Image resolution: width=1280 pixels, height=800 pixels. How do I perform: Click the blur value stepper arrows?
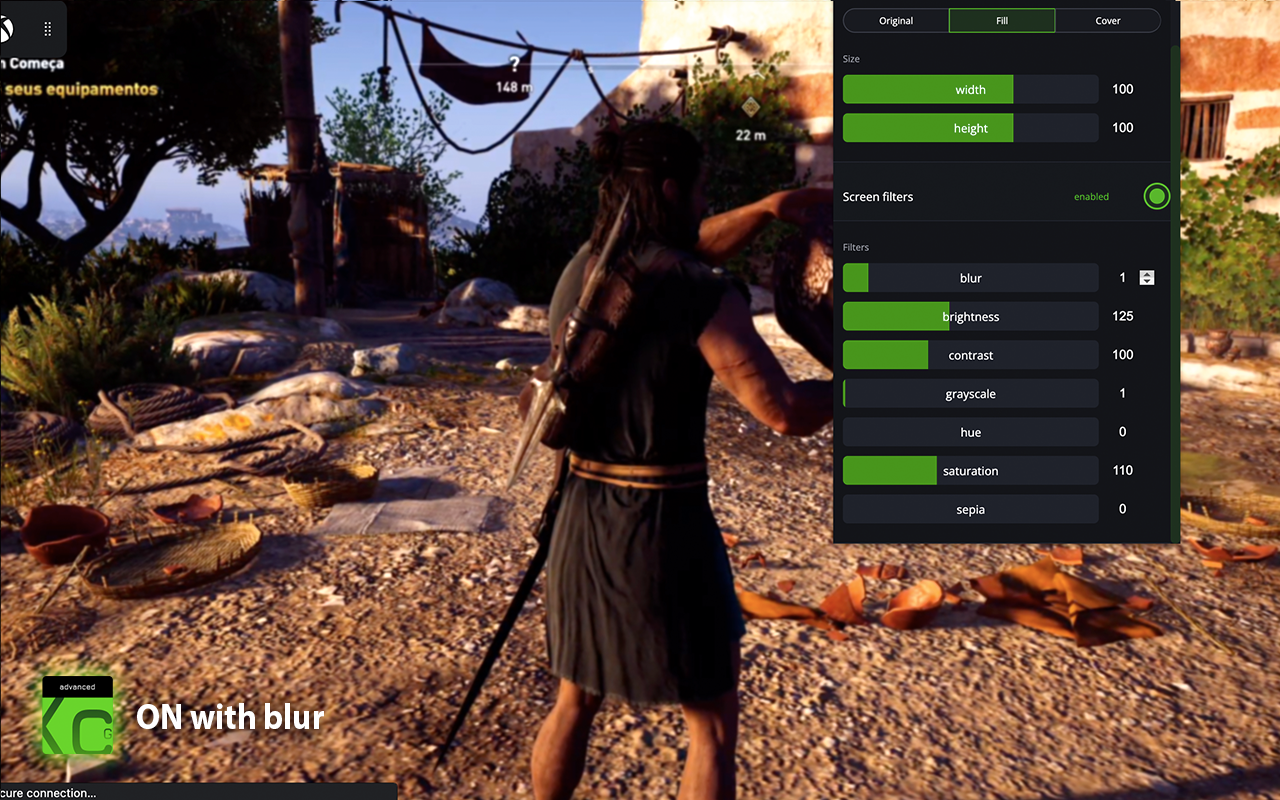click(1147, 278)
